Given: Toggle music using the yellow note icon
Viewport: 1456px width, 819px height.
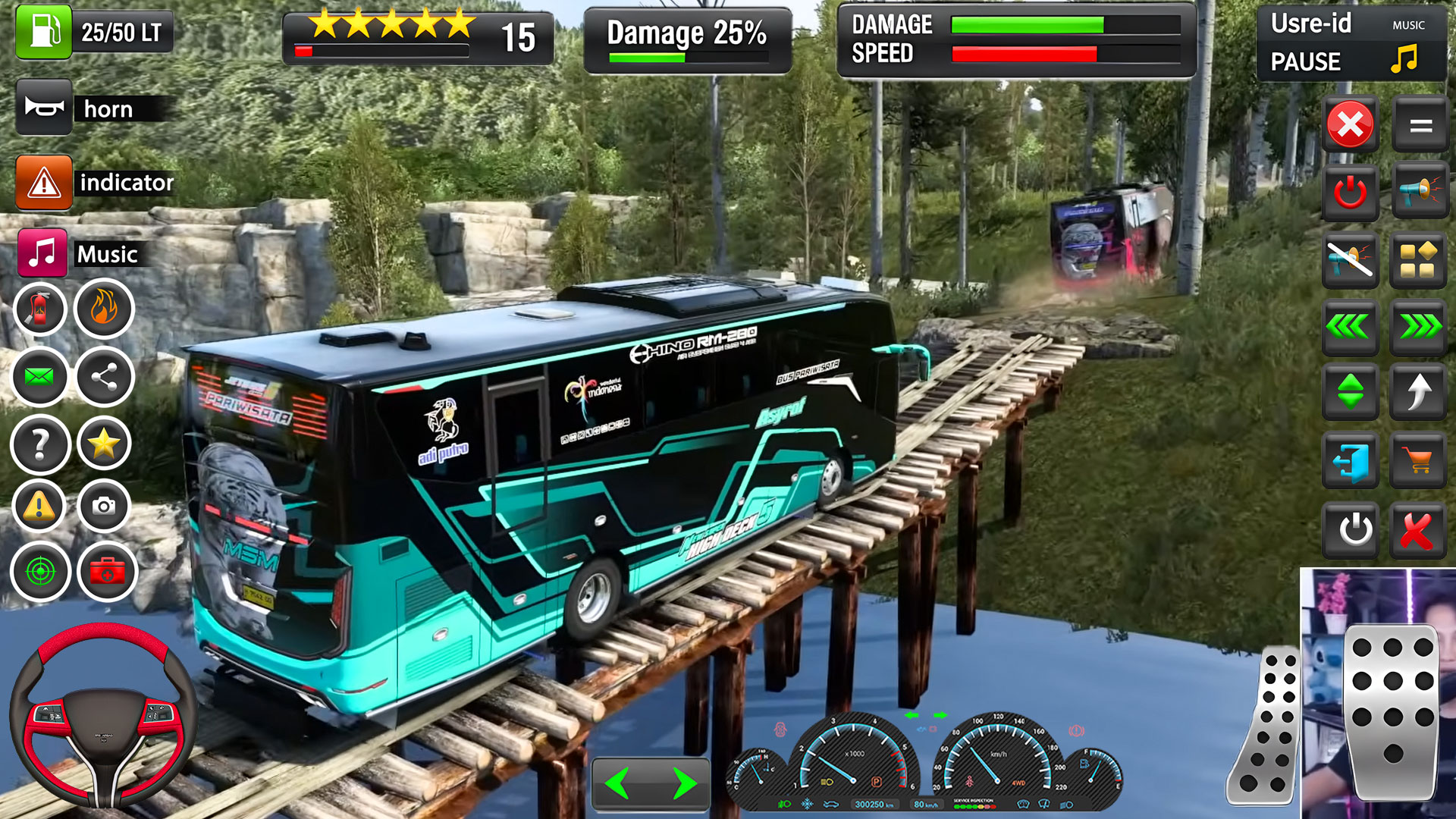Looking at the screenshot, I should point(1404,58).
